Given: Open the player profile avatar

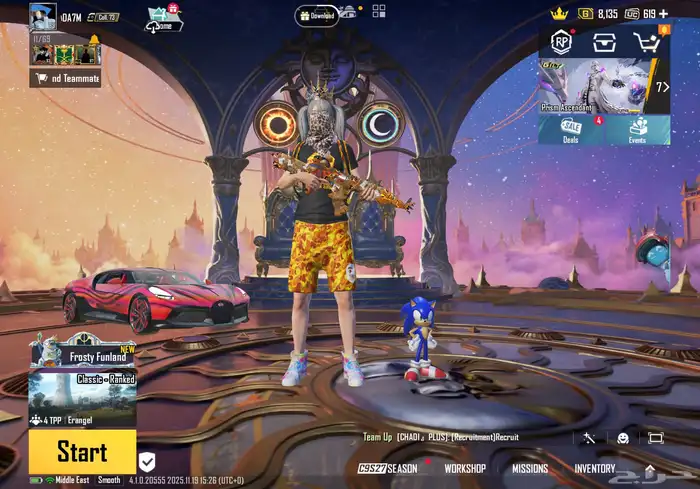Looking at the screenshot, I should (x=43, y=17).
